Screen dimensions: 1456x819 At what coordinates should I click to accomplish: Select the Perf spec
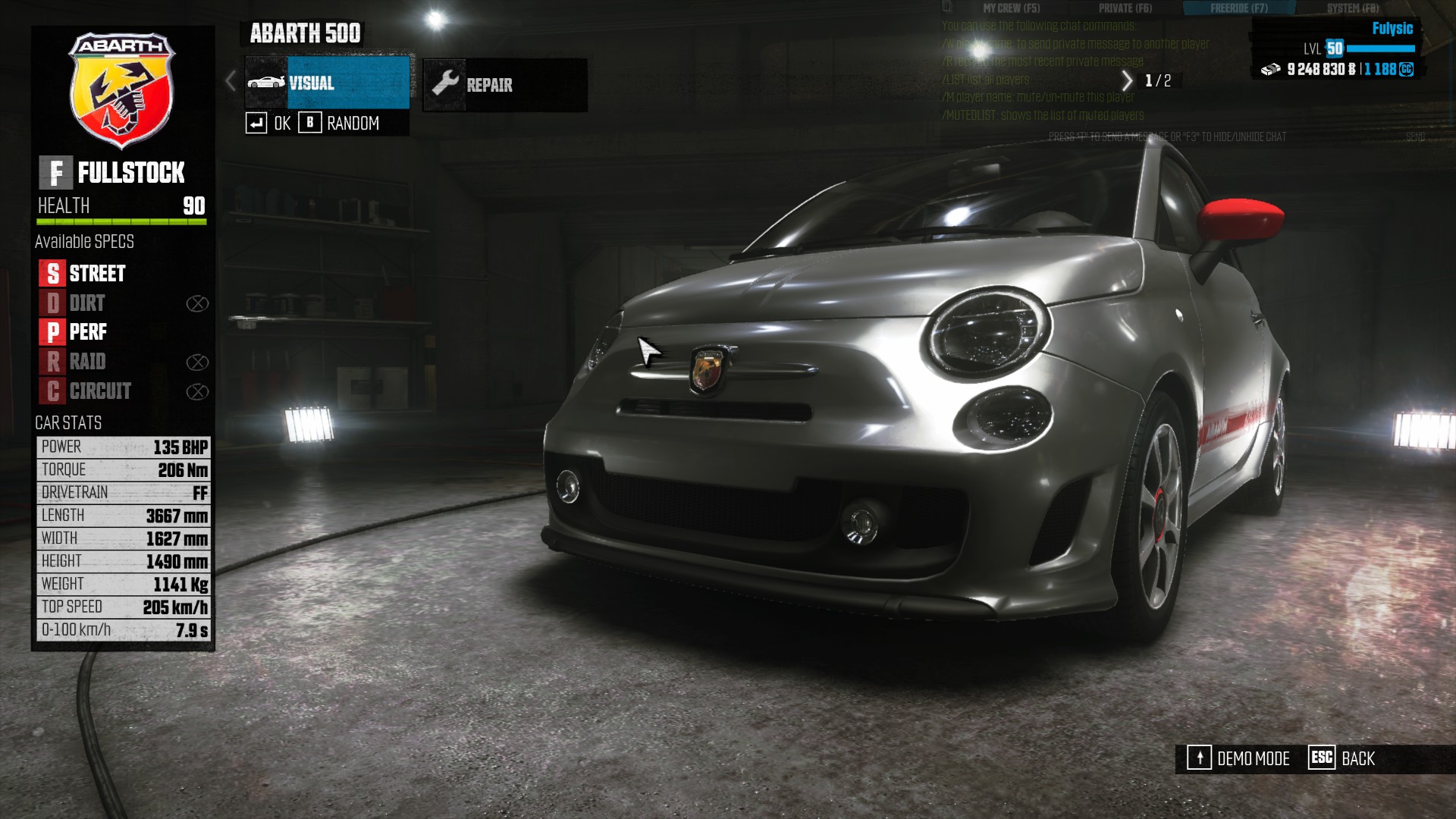pyautogui.click(x=74, y=332)
